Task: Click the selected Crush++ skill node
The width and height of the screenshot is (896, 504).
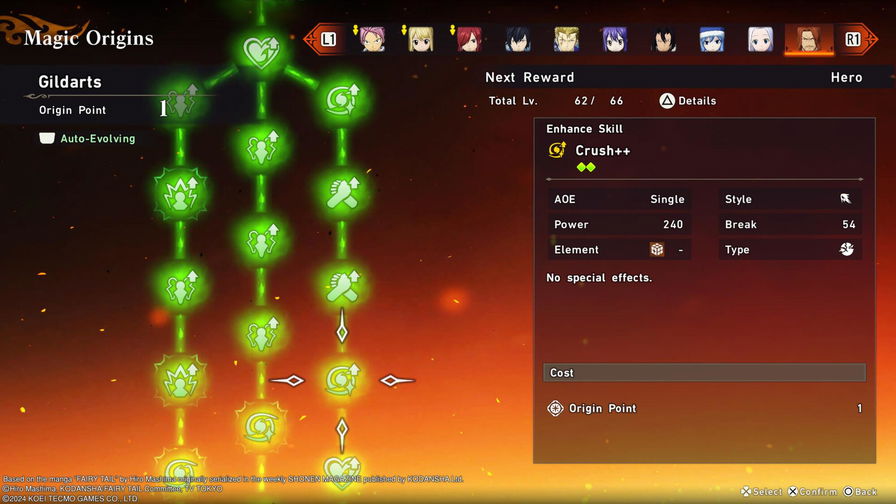Action: pyautogui.click(x=341, y=380)
